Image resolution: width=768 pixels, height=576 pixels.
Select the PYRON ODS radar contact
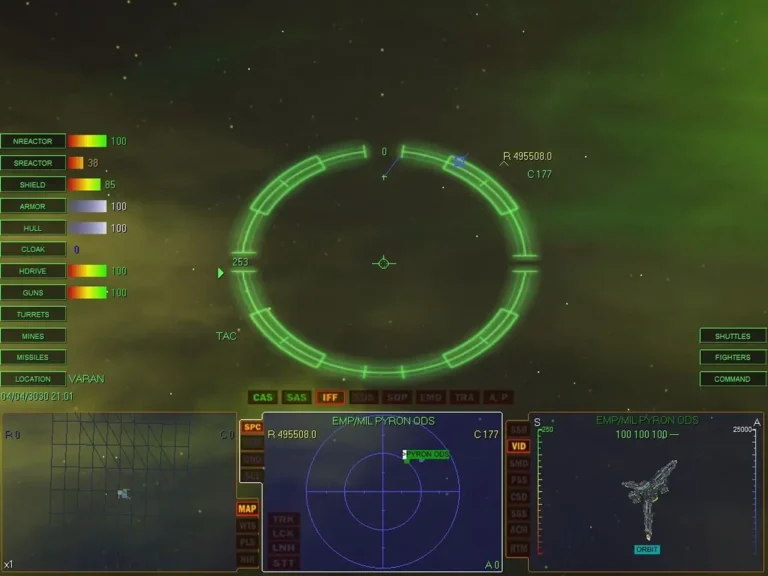coord(427,455)
